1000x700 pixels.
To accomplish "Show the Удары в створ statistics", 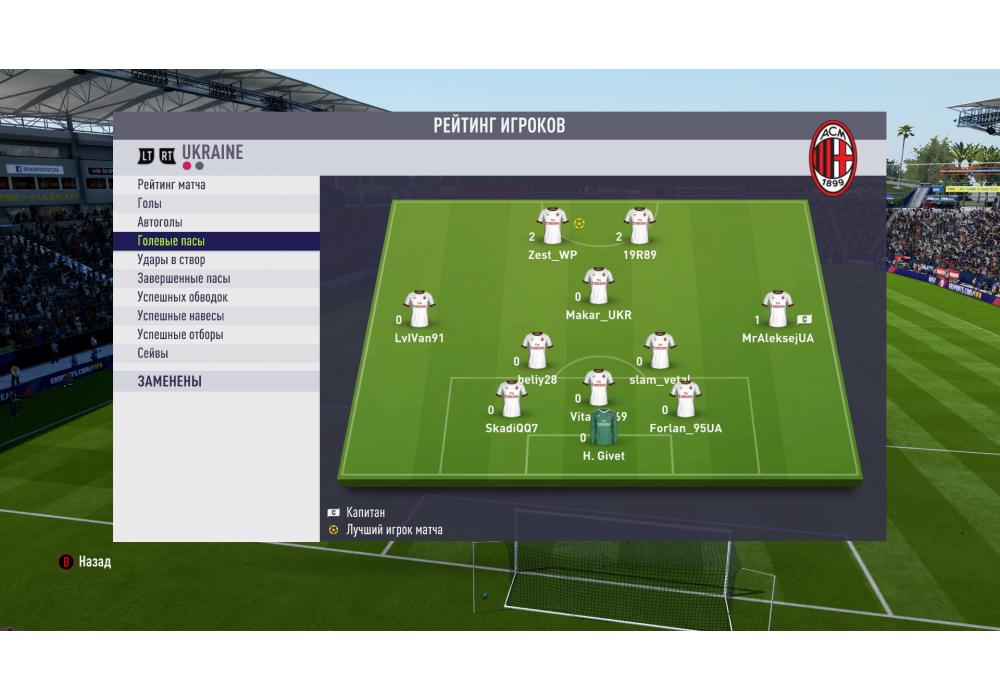I will coord(171,260).
